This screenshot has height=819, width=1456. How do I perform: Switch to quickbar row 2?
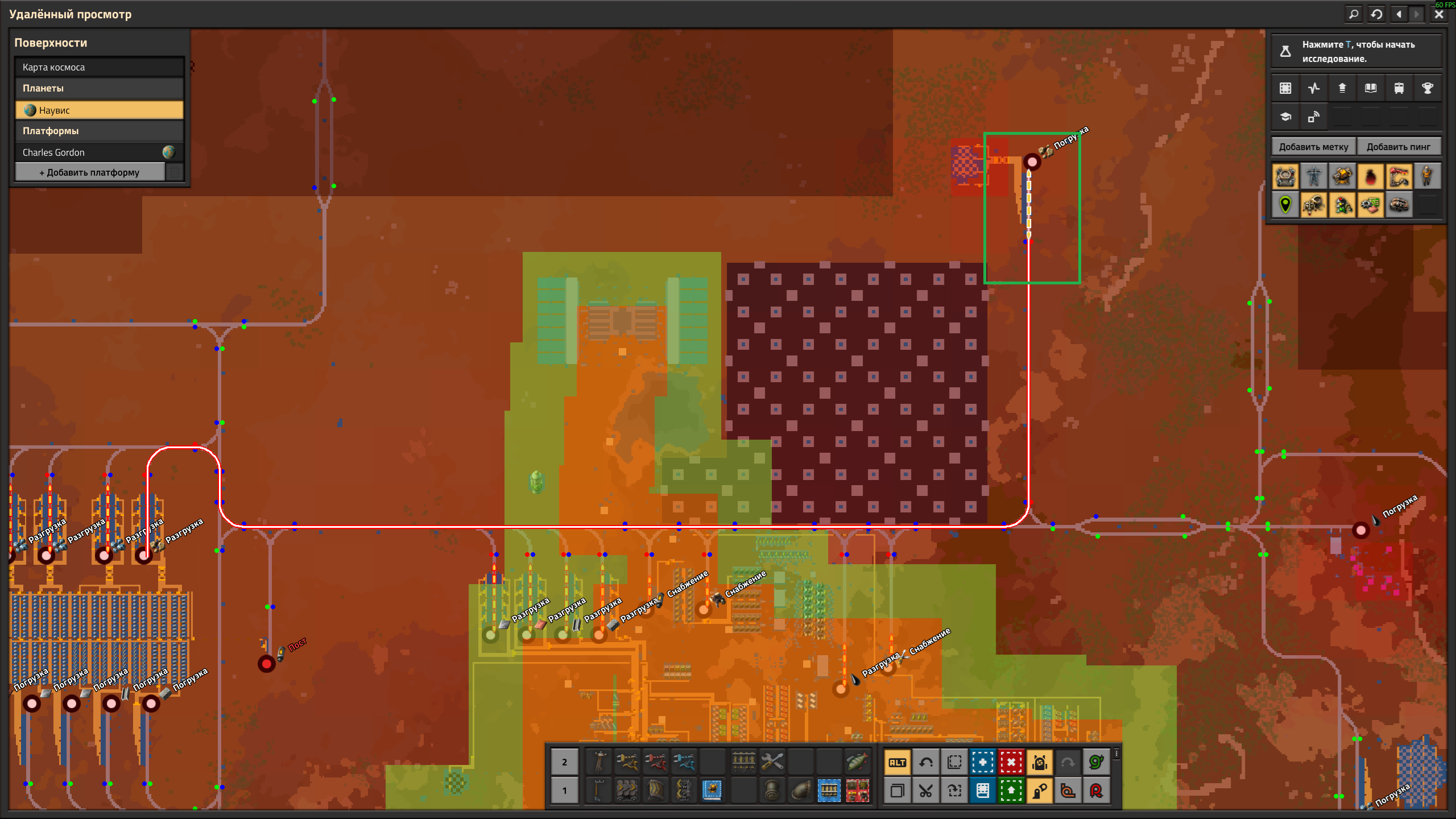click(565, 762)
